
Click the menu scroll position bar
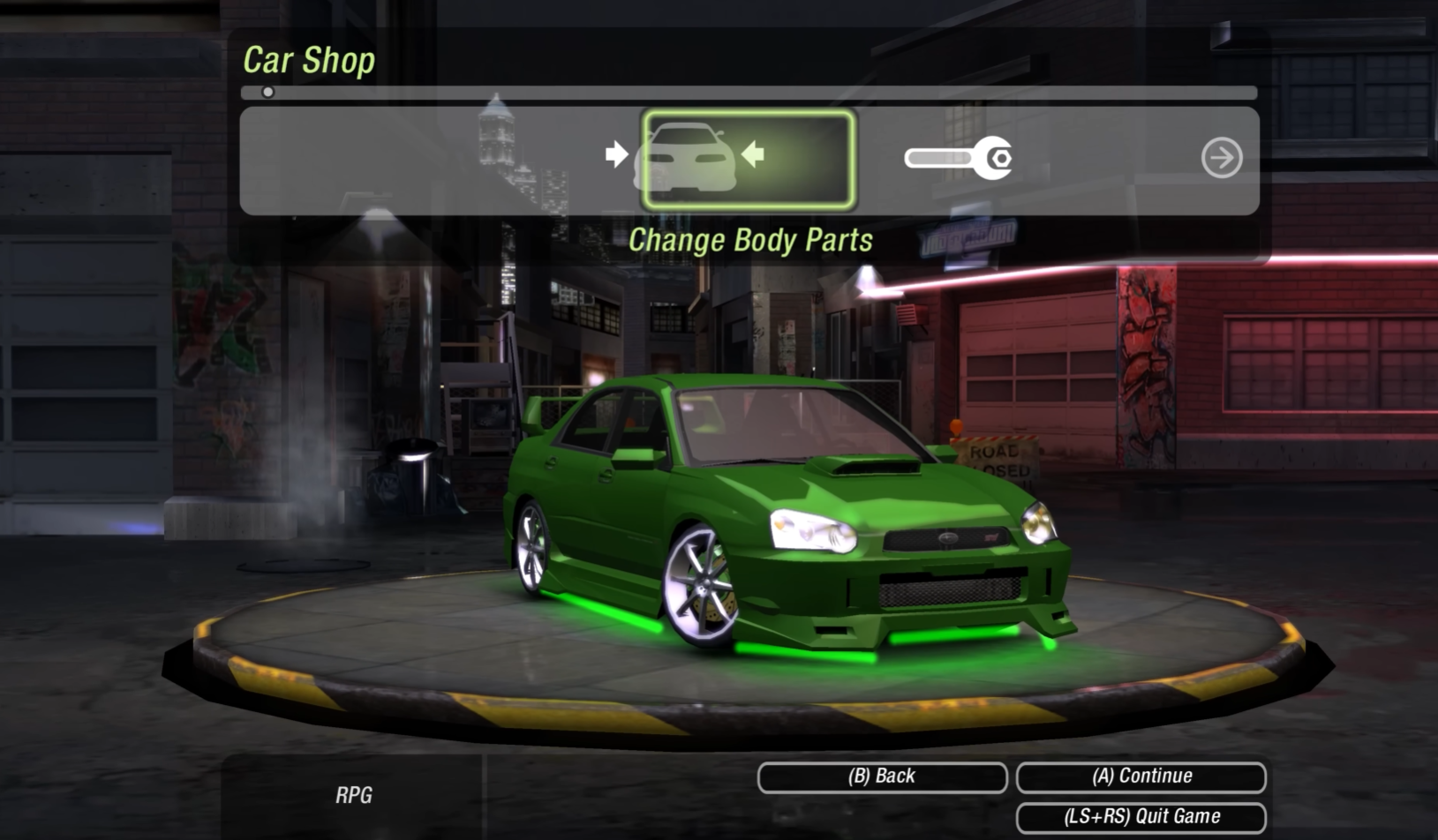749,93
